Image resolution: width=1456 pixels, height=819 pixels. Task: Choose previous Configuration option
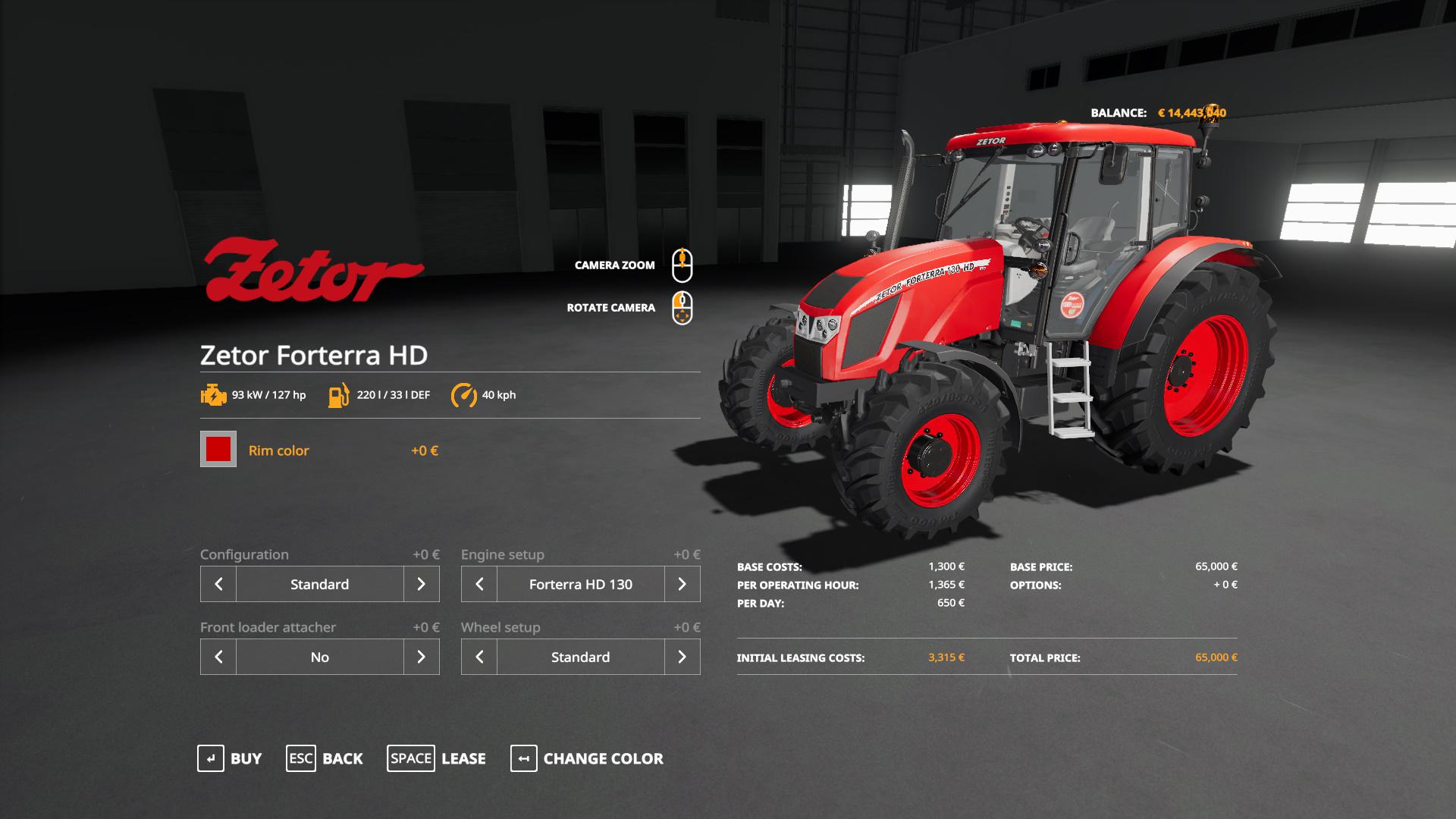pyautogui.click(x=218, y=584)
